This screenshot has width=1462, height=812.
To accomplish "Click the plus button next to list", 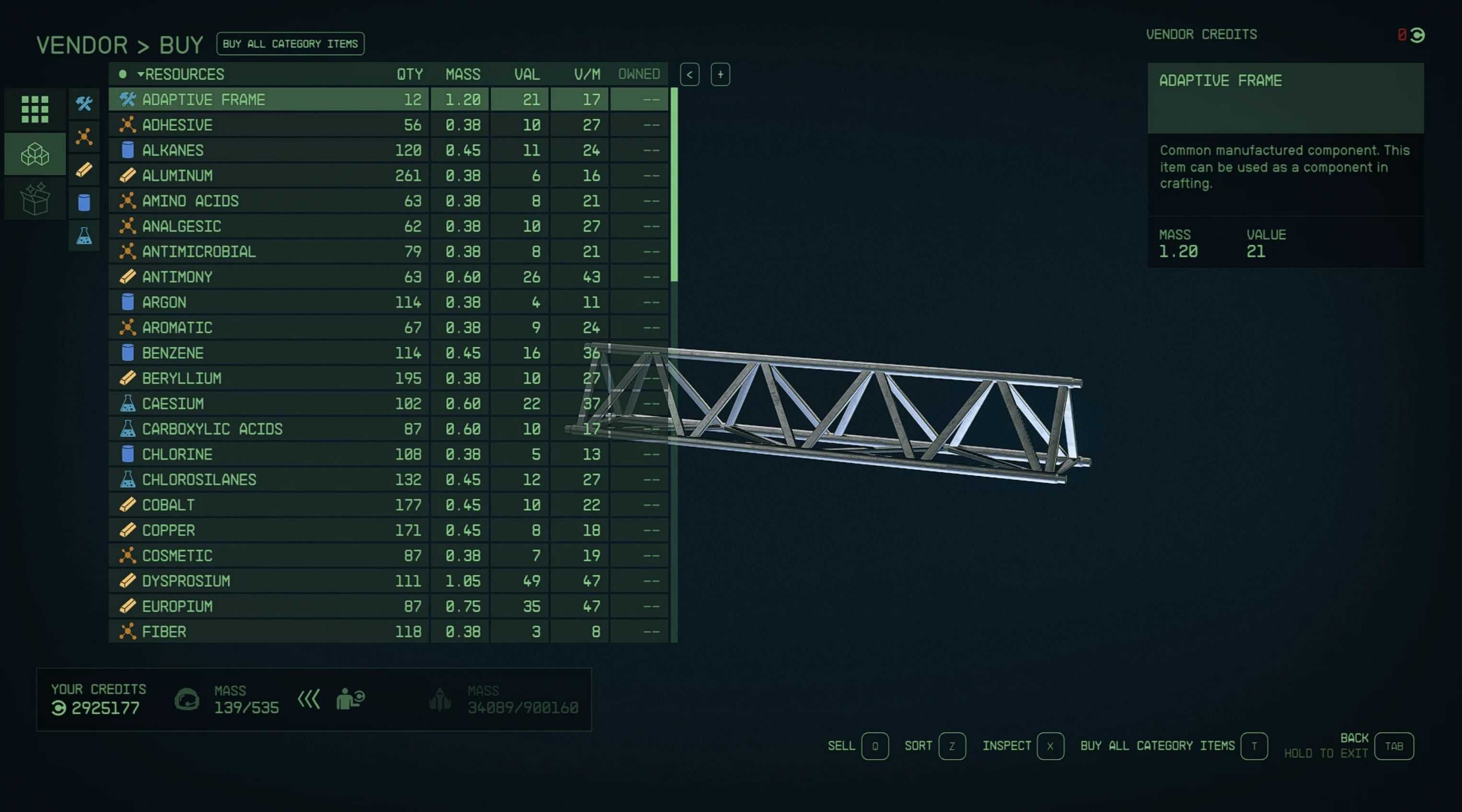I will pyautogui.click(x=720, y=74).
